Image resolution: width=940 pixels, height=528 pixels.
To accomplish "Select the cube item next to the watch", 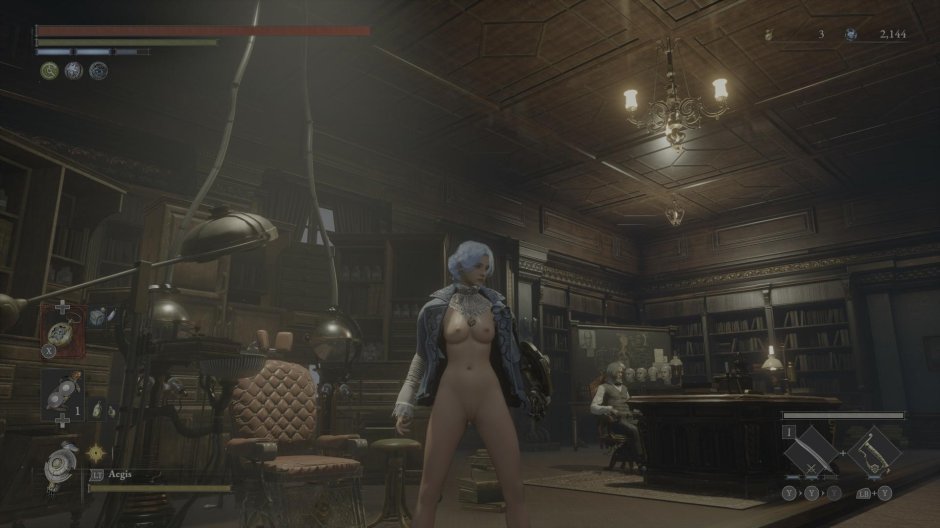I will 97,318.
